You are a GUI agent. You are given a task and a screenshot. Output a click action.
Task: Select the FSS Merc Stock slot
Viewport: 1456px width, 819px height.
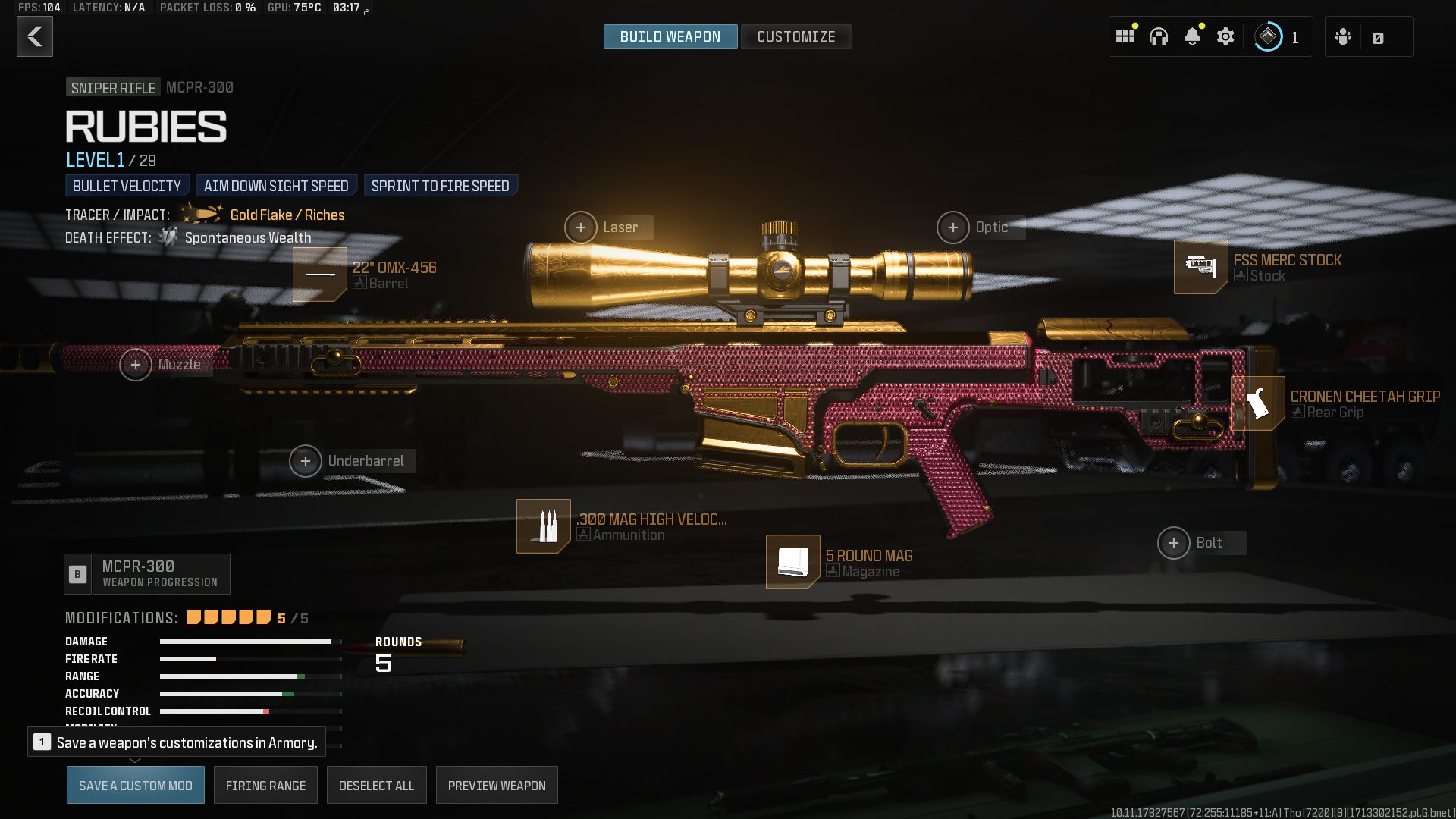(x=1201, y=267)
